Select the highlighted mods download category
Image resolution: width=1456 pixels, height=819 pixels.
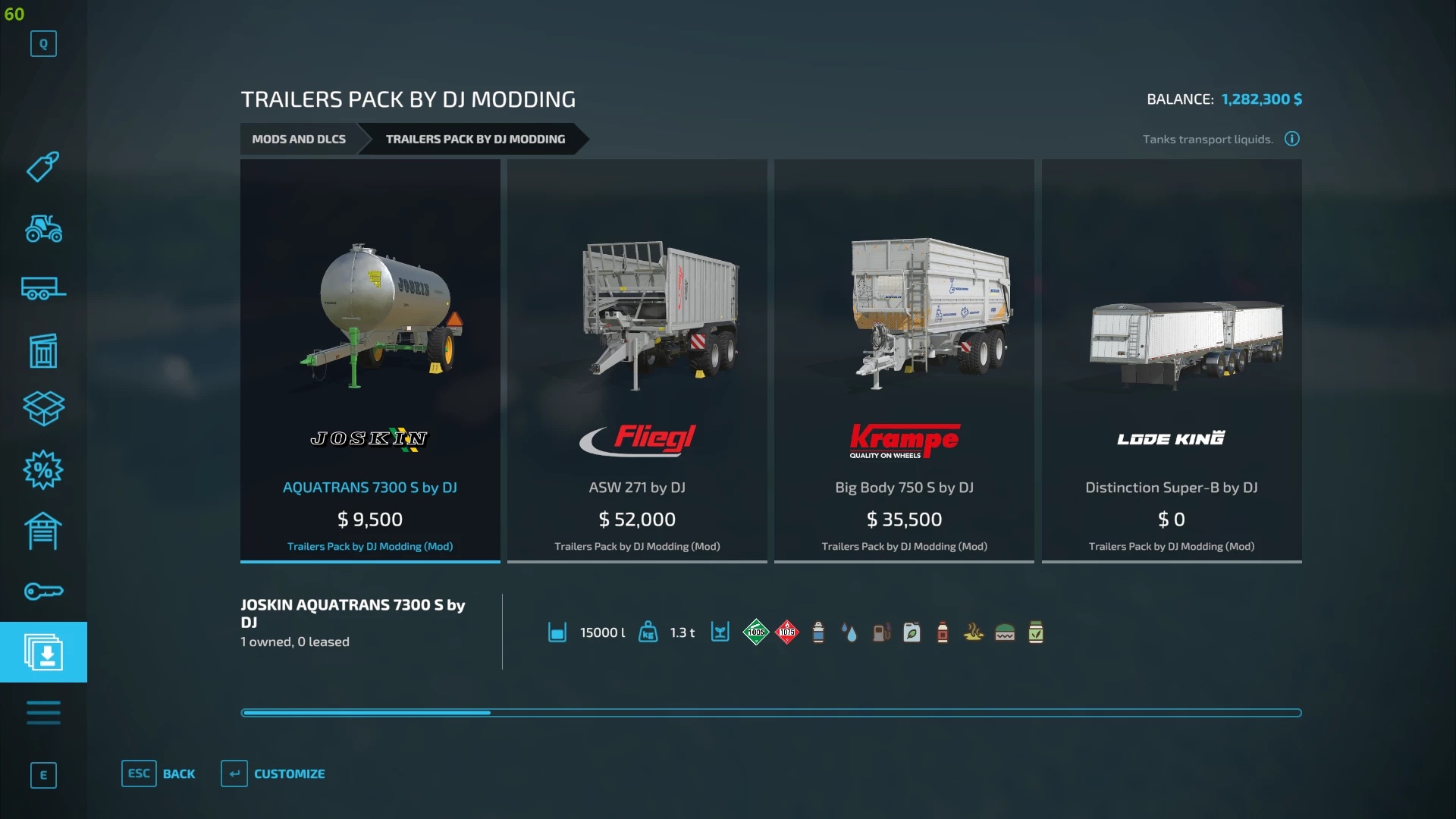point(43,652)
